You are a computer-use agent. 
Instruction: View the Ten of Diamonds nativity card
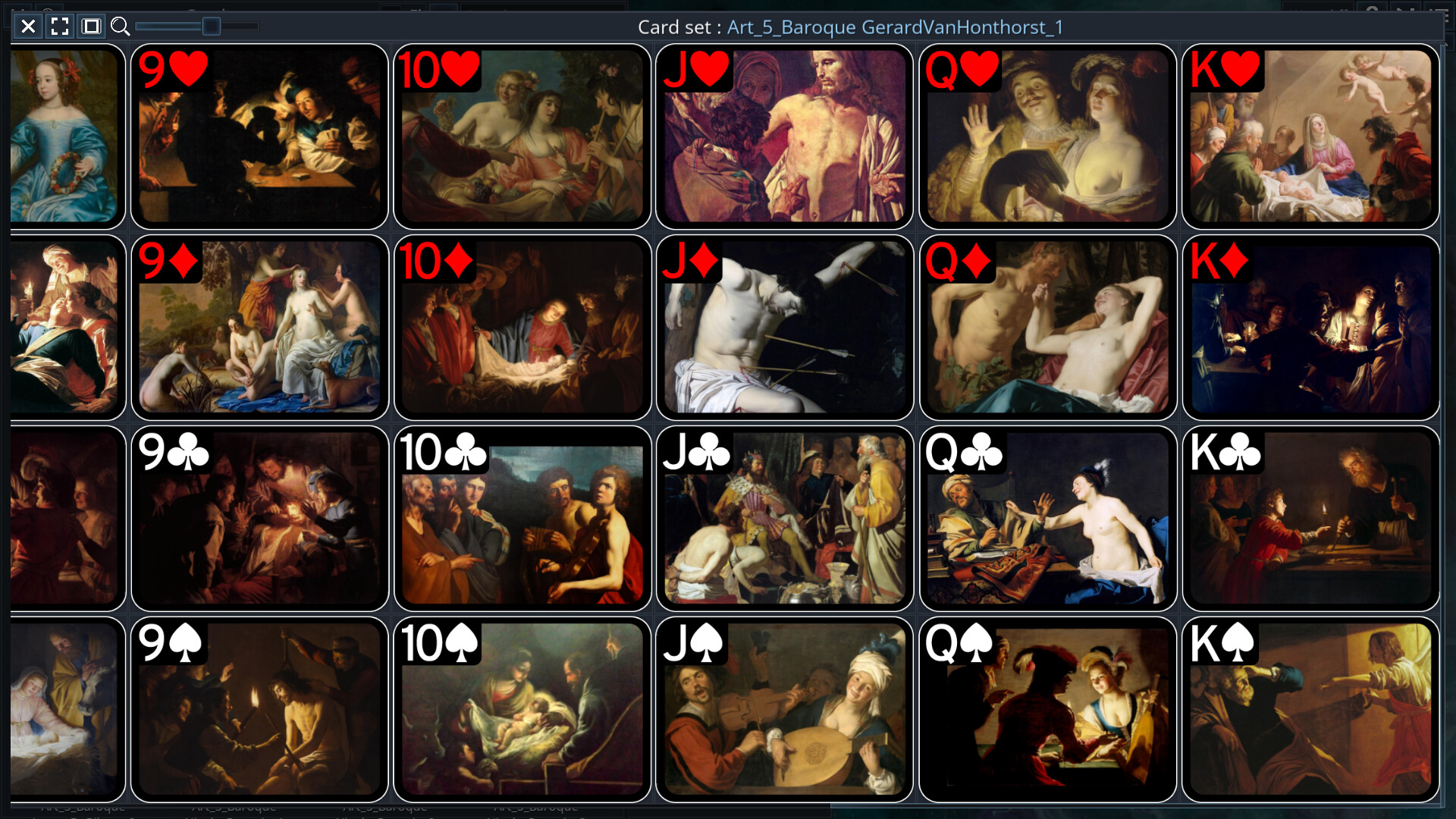[x=522, y=328]
